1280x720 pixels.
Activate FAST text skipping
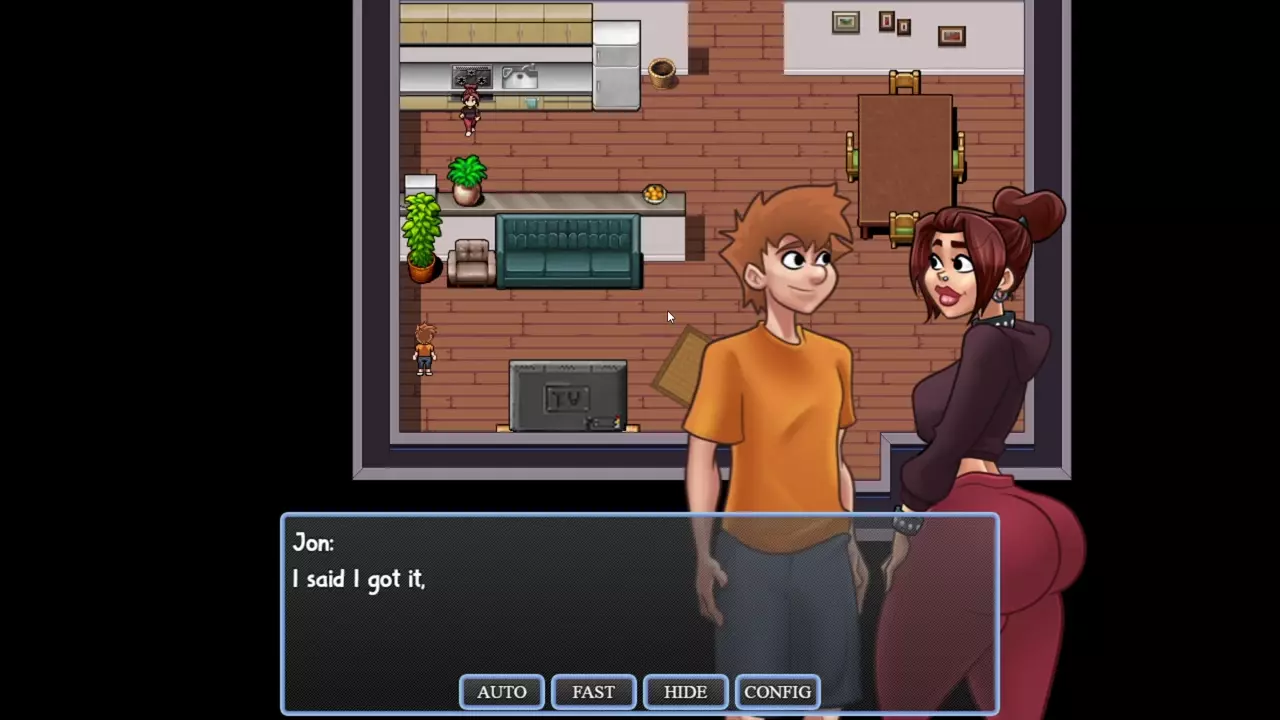[x=593, y=692]
